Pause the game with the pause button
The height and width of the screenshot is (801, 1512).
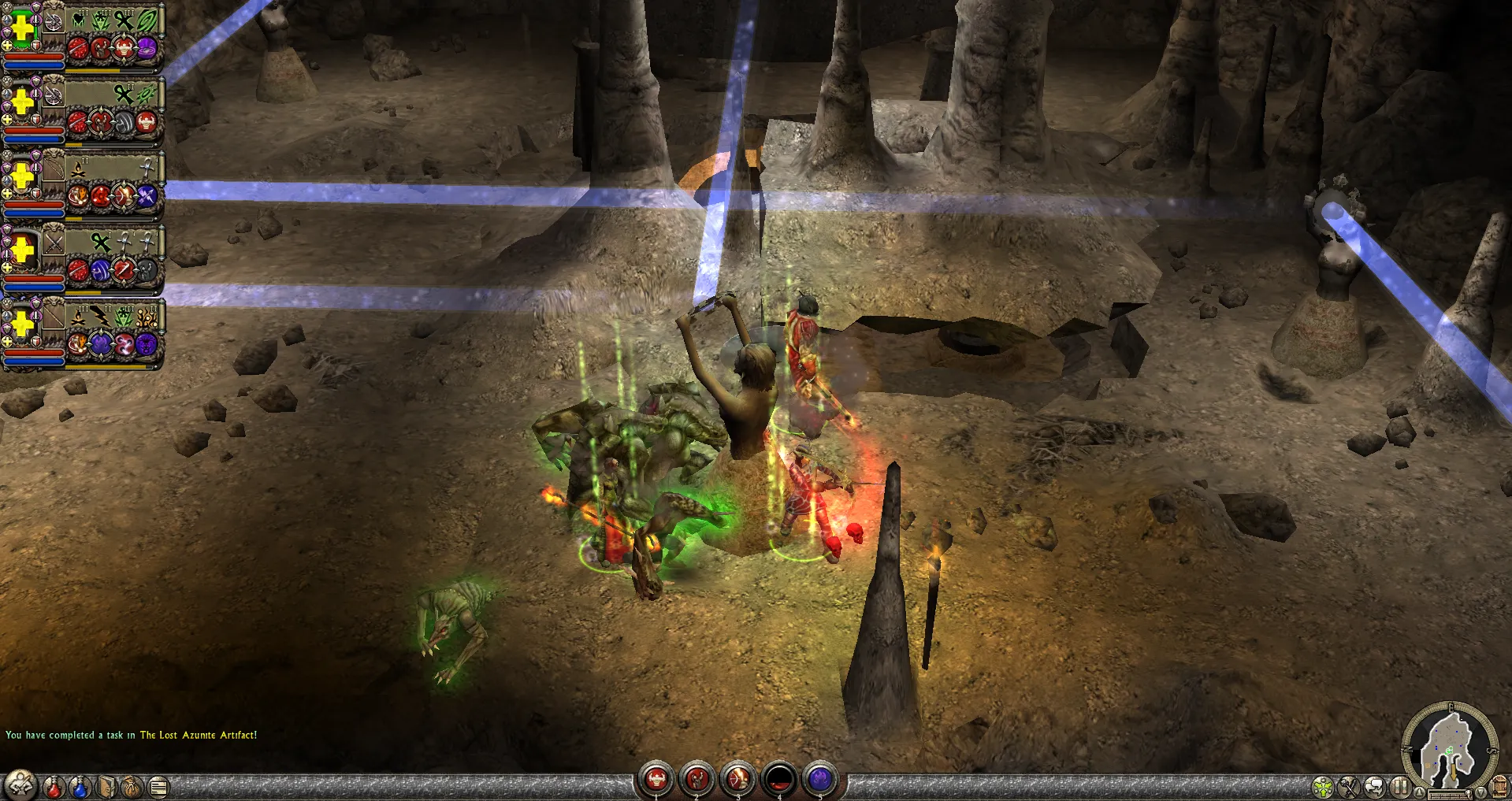point(1400,786)
